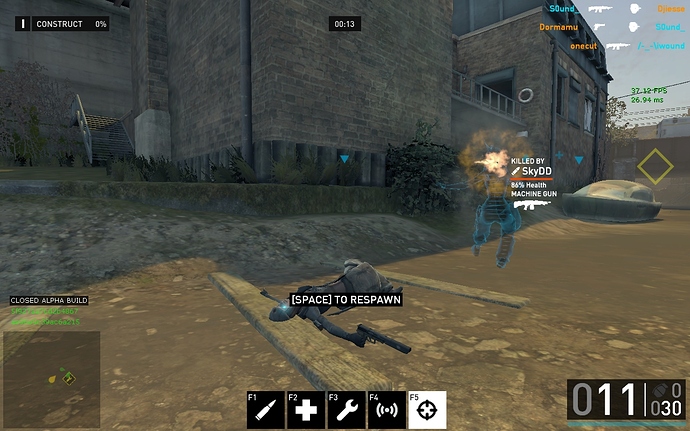Choose the F2 medic cross class
This screenshot has height=431, width=690.
coord(306,410)
